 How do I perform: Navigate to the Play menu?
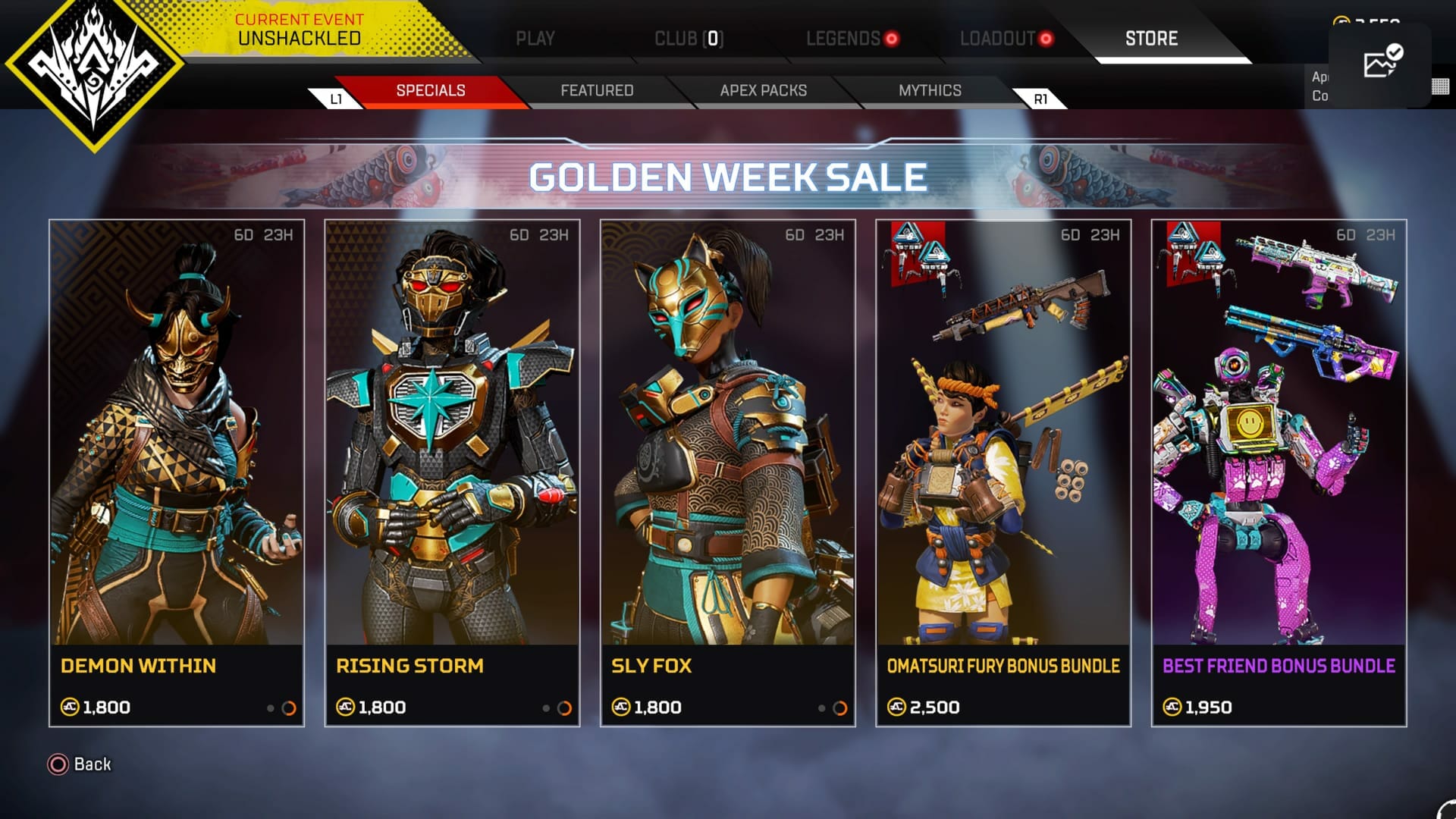tap(535, 39)
